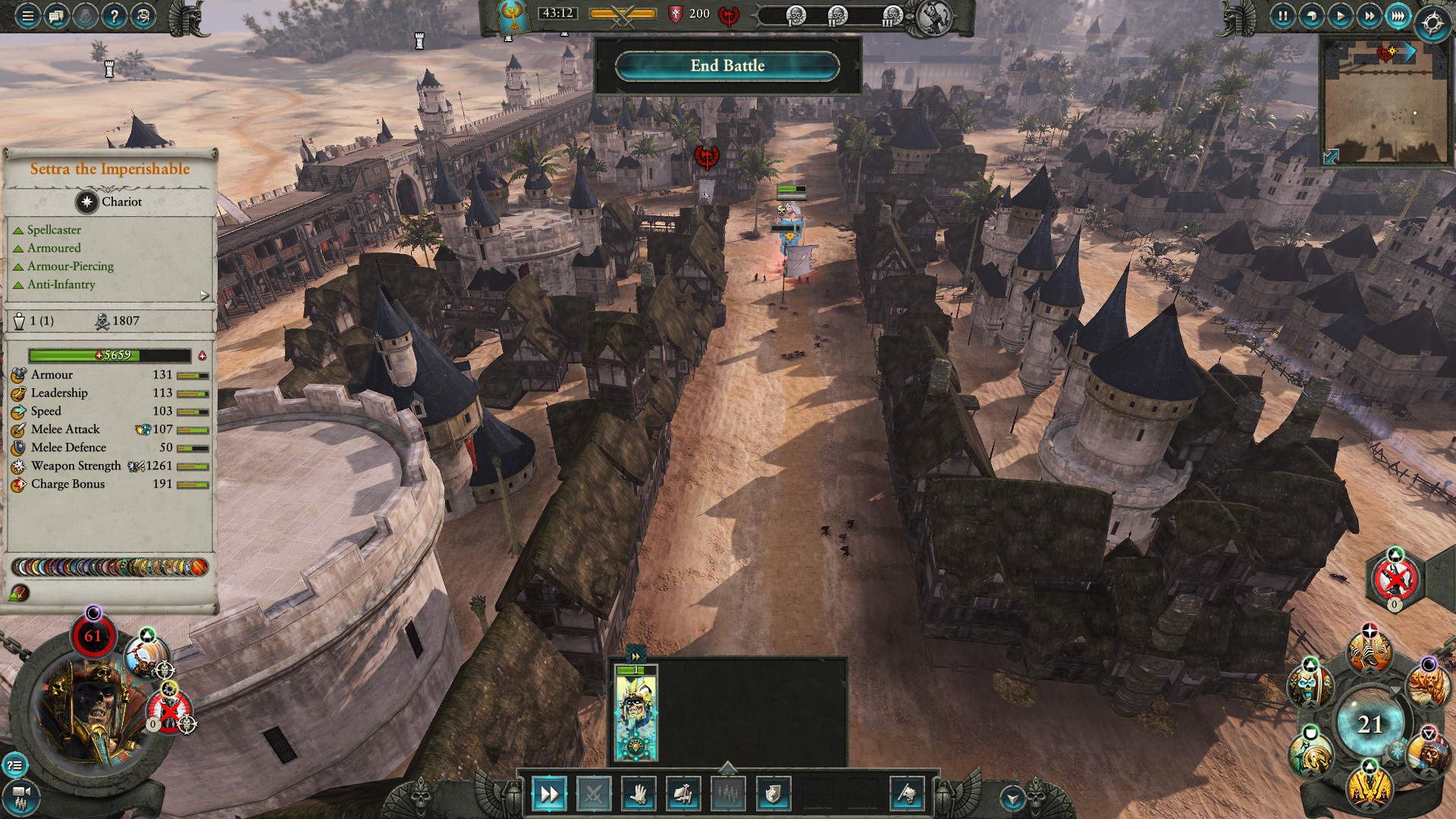1456x819 pixels.
Task: Select Settra's unit card
Action: click(x=635, y=713)
